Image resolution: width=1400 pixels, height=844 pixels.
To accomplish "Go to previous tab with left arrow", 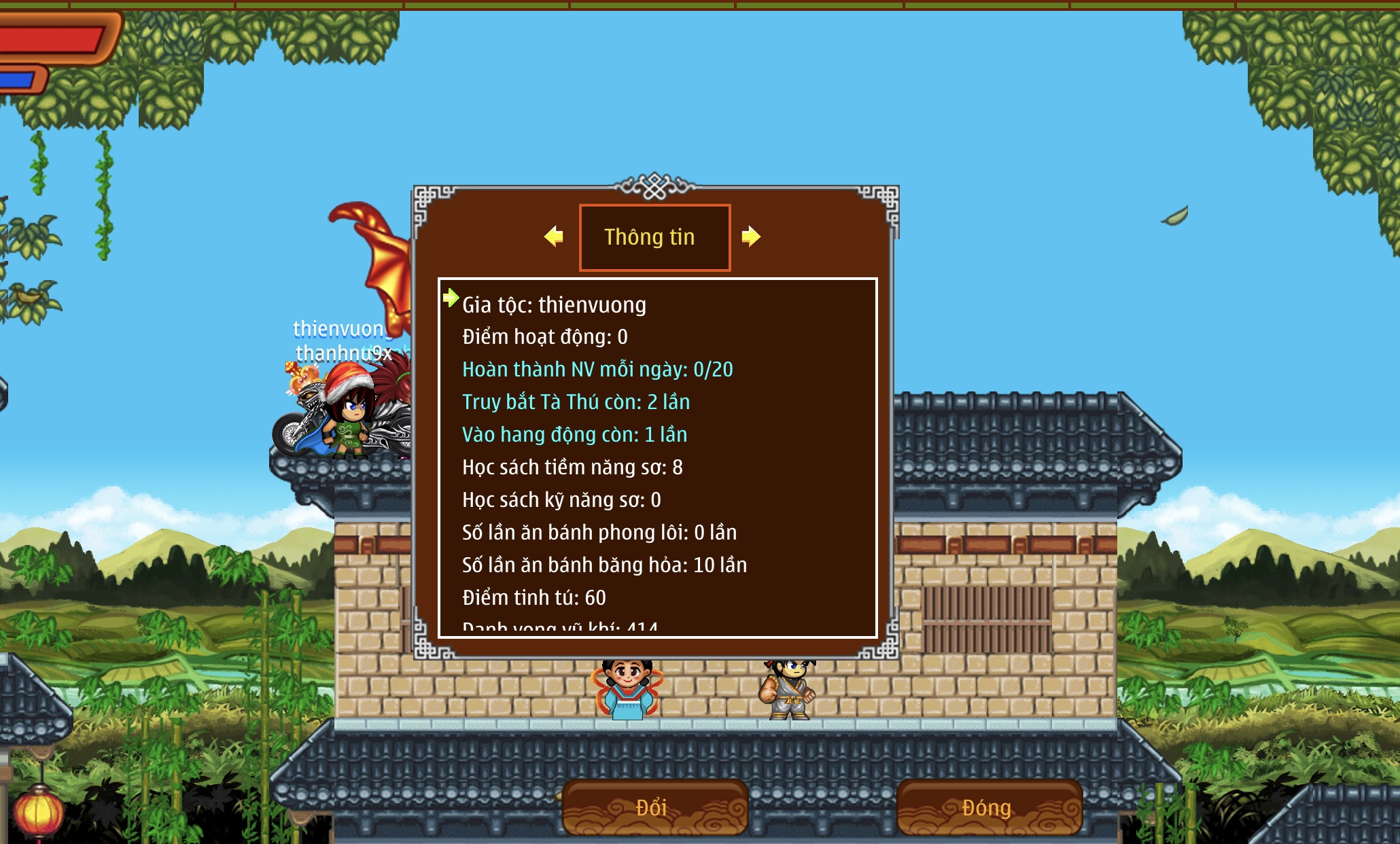I will (554, 236).
